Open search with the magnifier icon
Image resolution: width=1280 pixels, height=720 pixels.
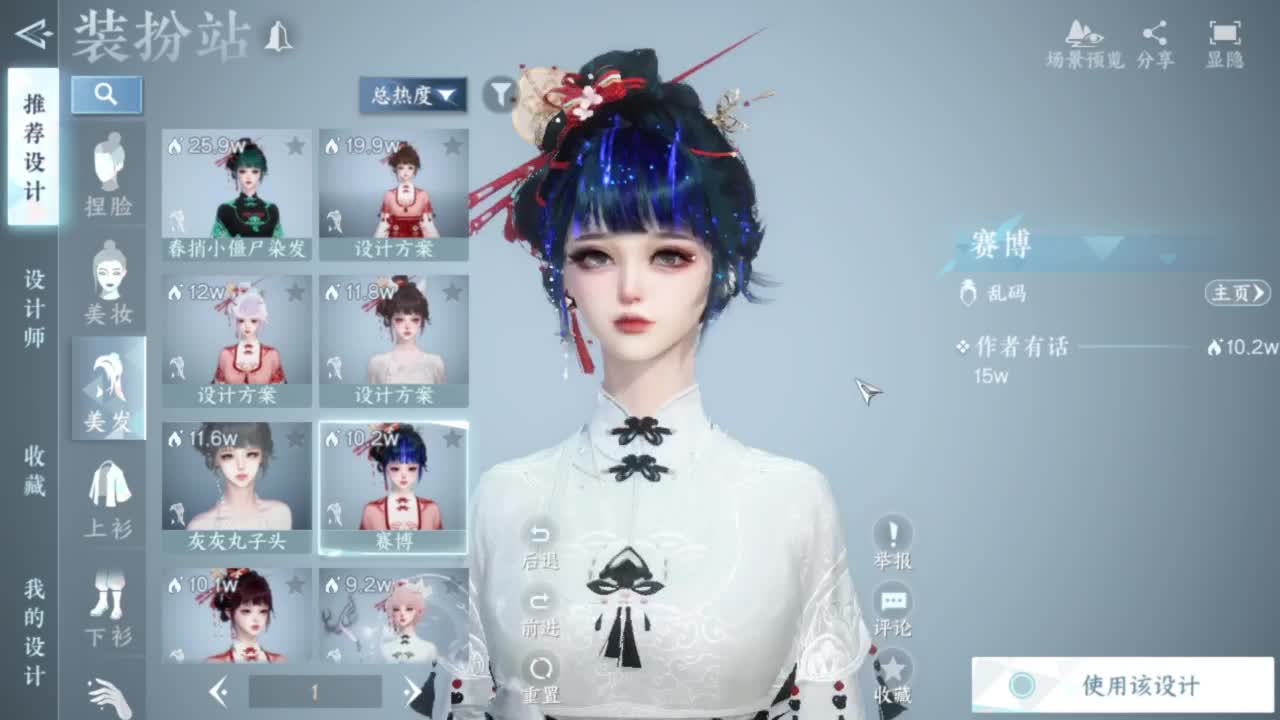pos(107,95)
